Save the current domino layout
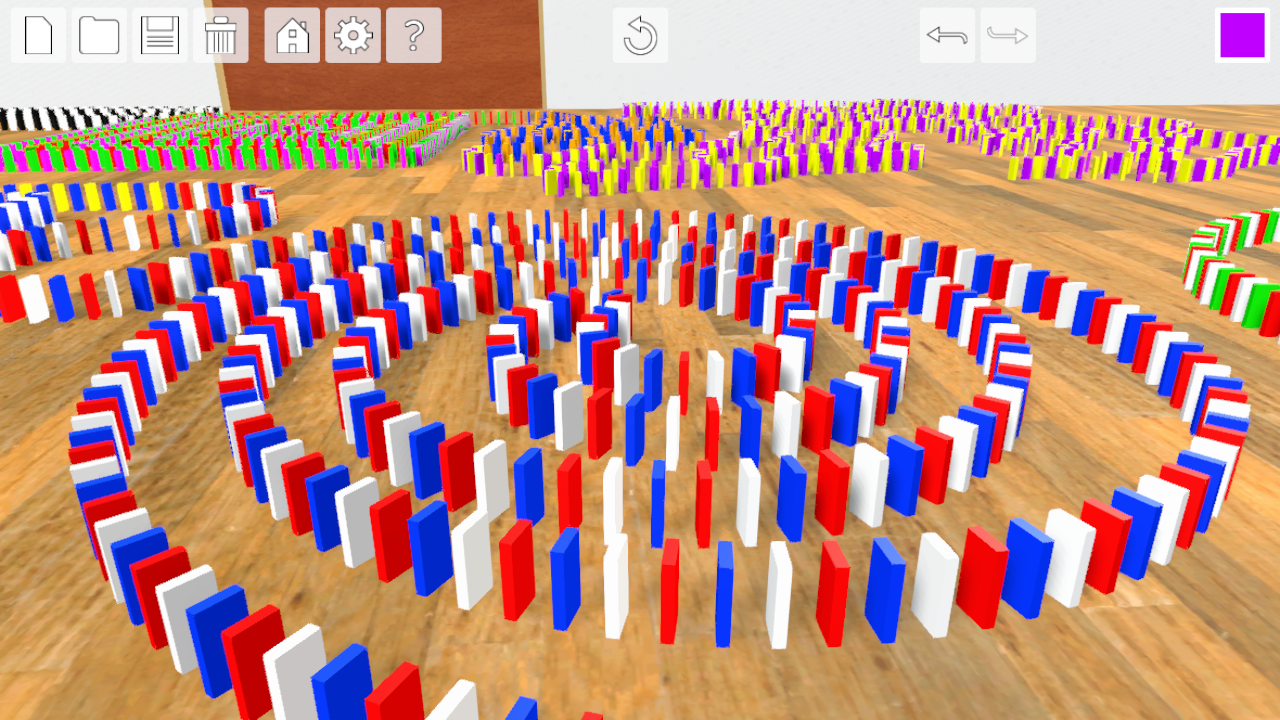The width and height of the screenshot is (1280, 720). 159,34
